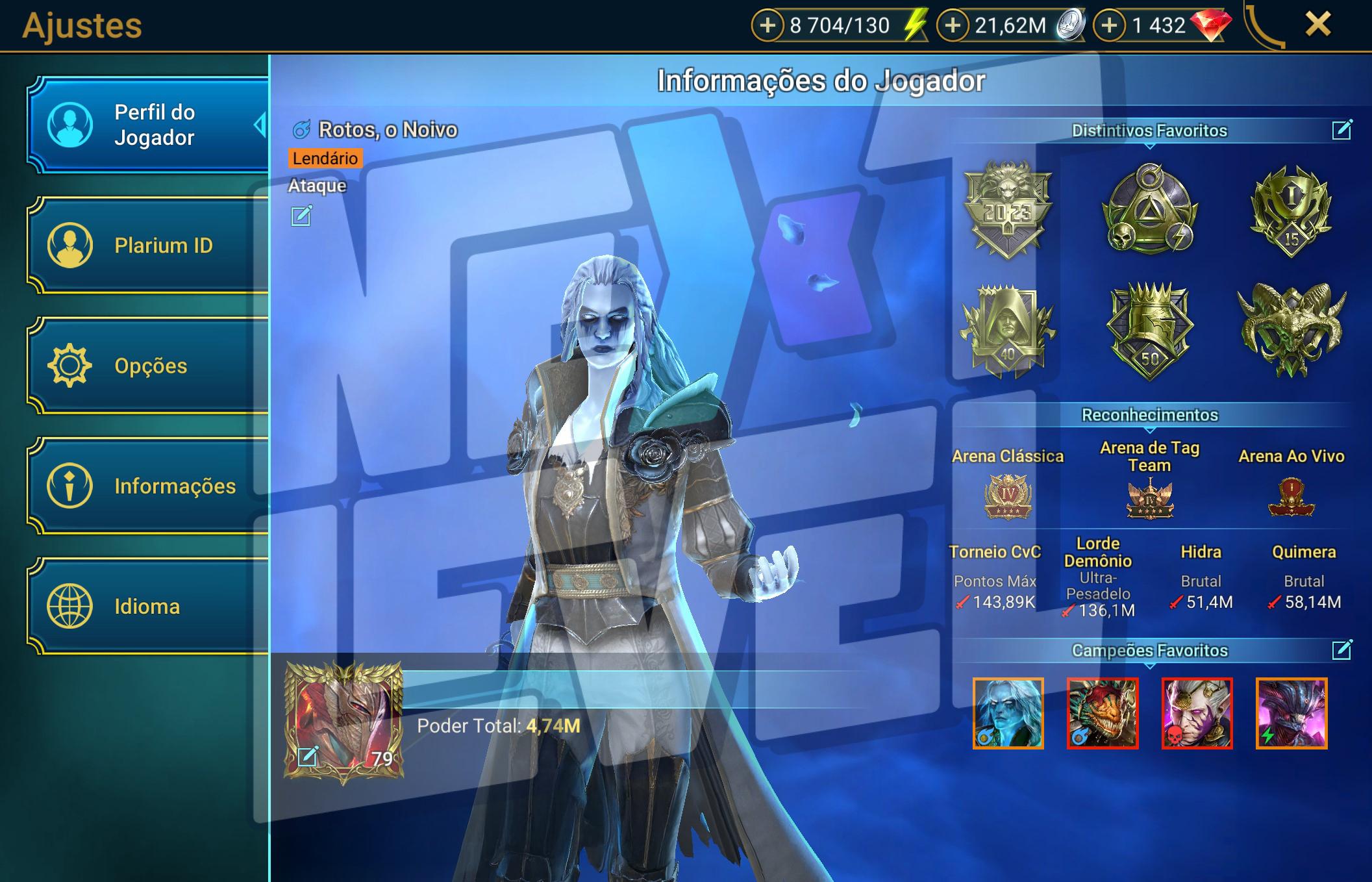Open the Perfil do Jogador tab
This screenshot has height=882, width=1372.
pyautogui.click(x=148, y=125)
